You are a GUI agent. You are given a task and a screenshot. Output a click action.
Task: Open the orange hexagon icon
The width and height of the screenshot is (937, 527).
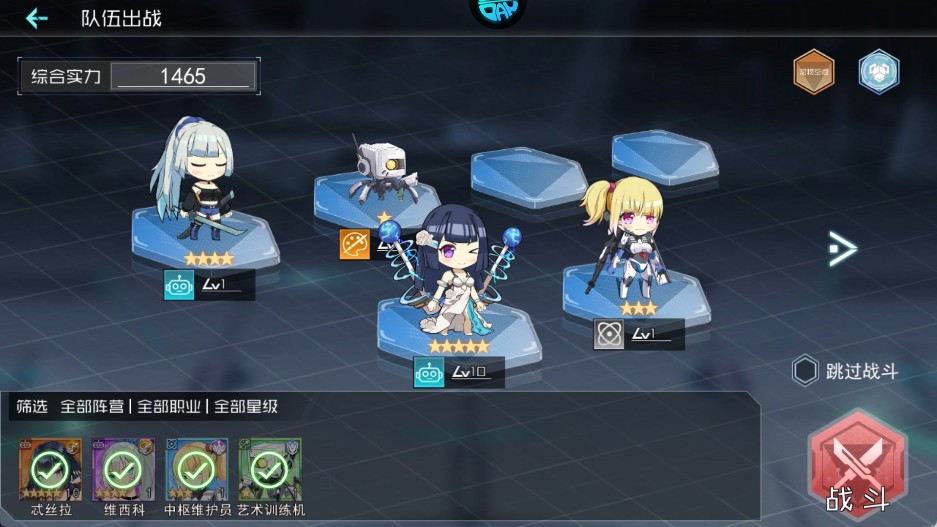(x=813, y=71)
